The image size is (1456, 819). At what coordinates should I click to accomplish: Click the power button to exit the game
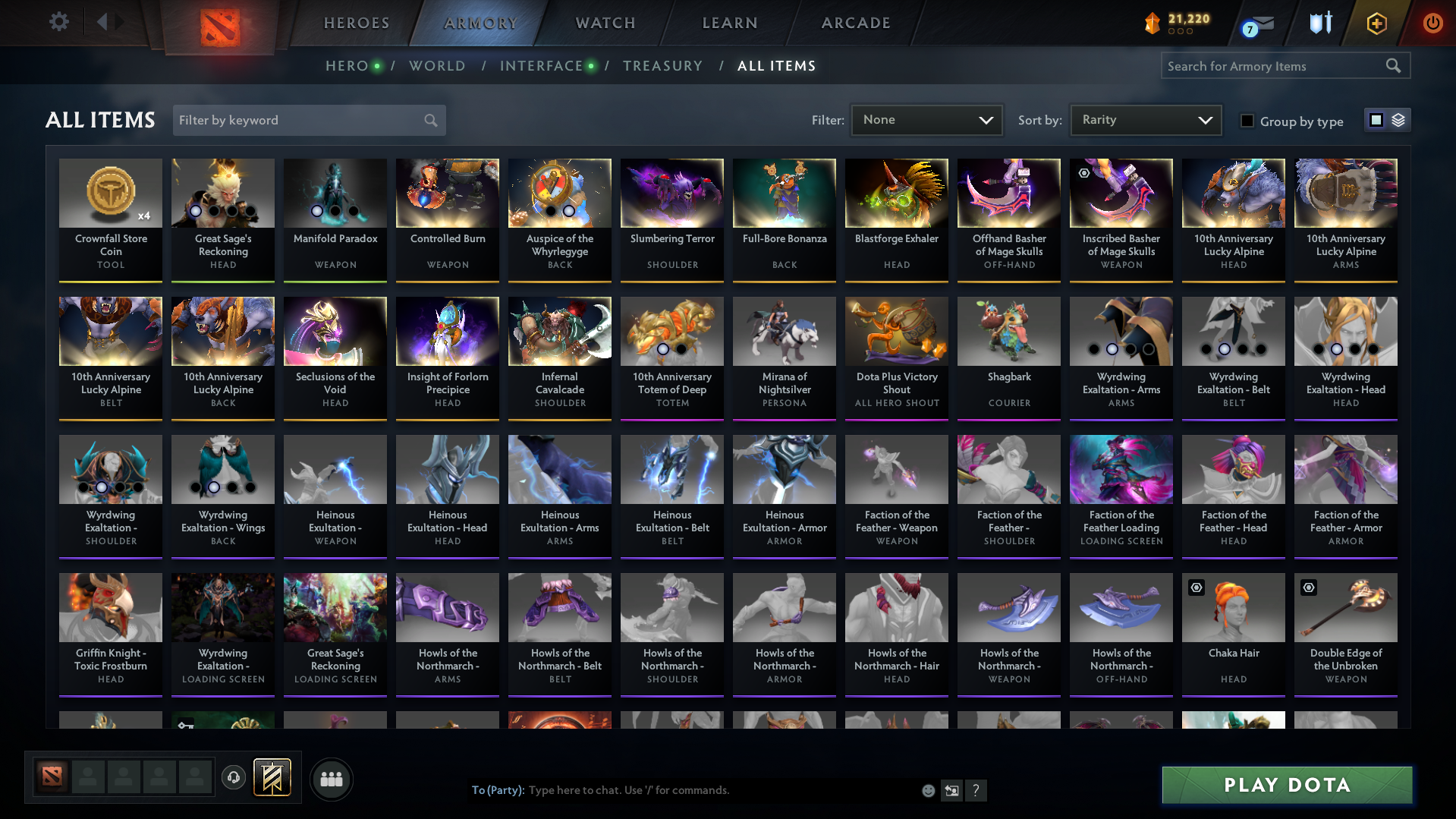[1432, 23]
